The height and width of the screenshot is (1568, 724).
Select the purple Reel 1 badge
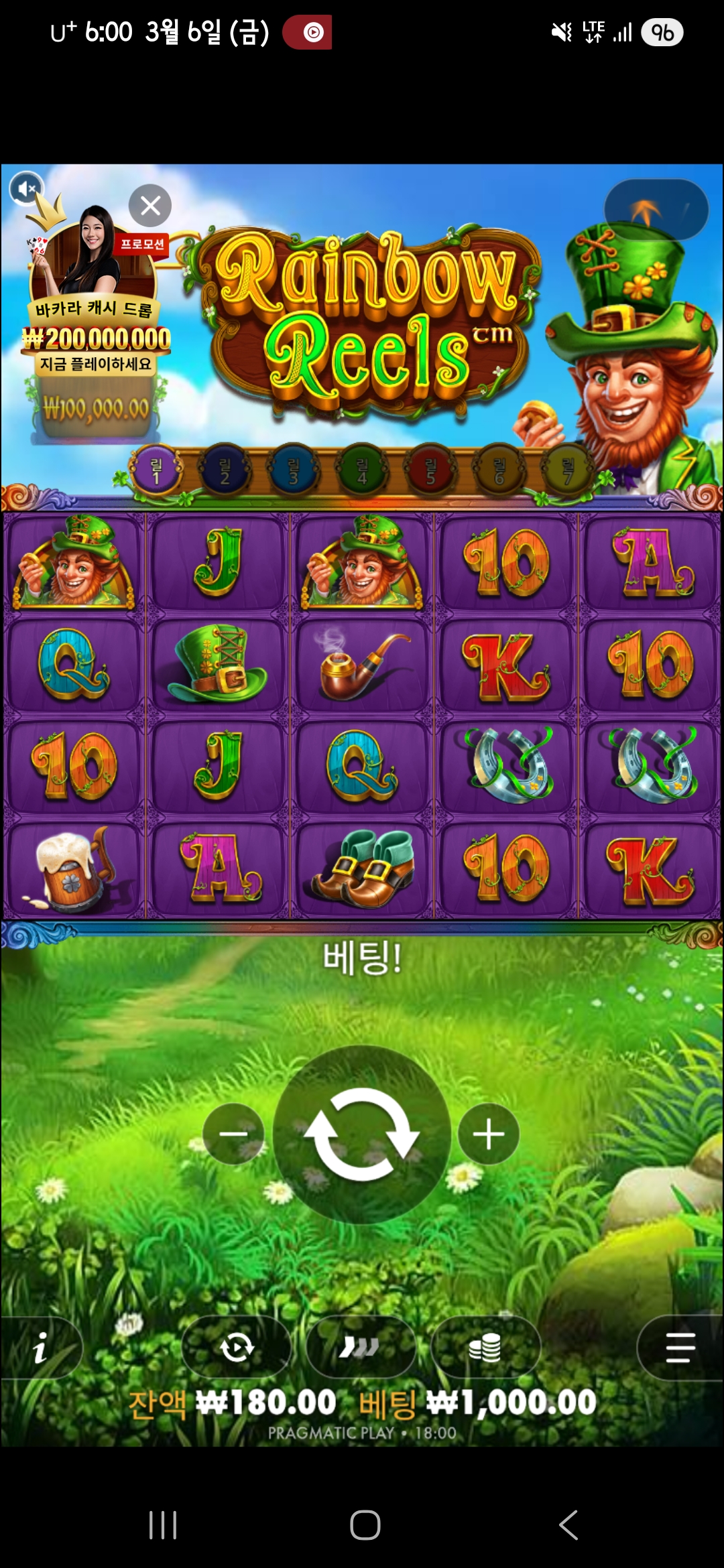coord(156,470)
